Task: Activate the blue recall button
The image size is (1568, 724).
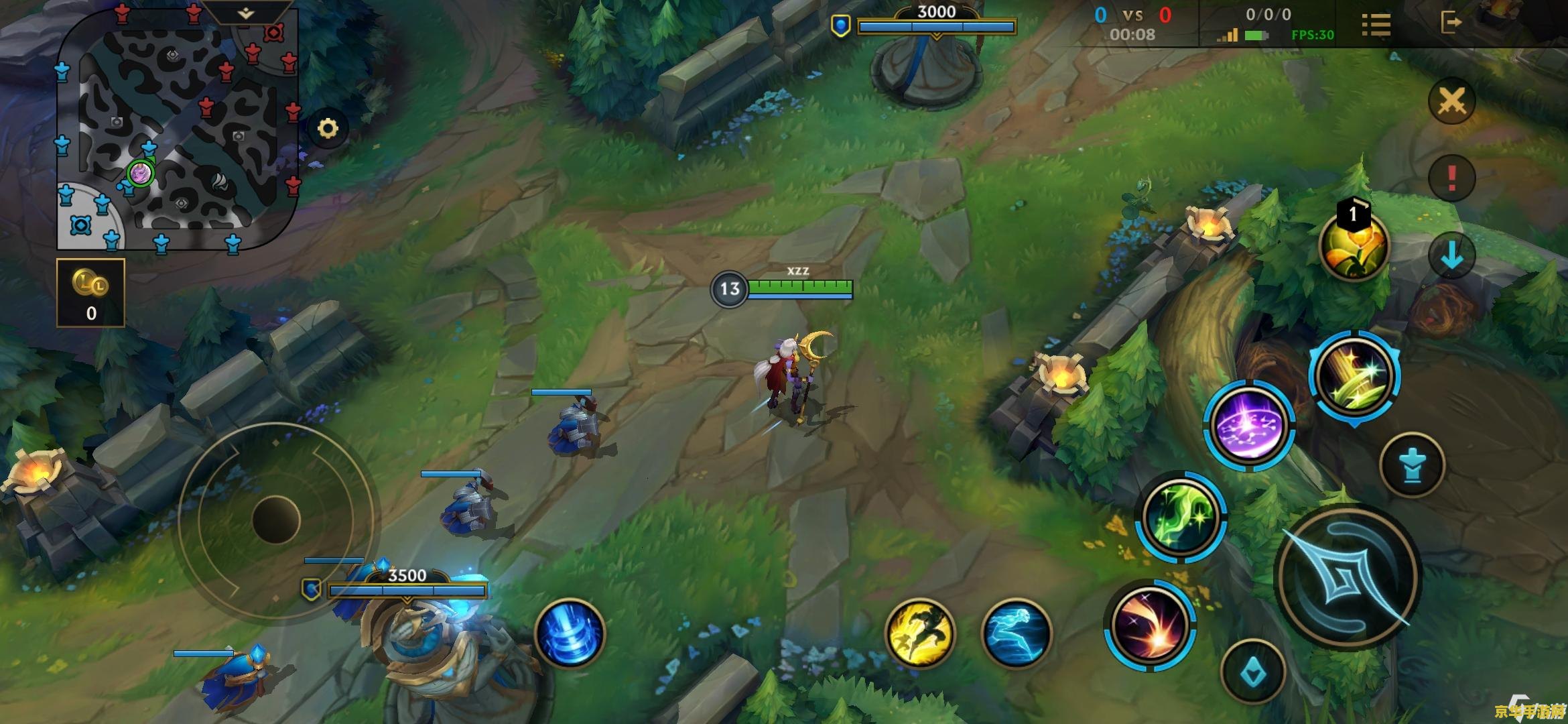Action: tap(570, 633)
